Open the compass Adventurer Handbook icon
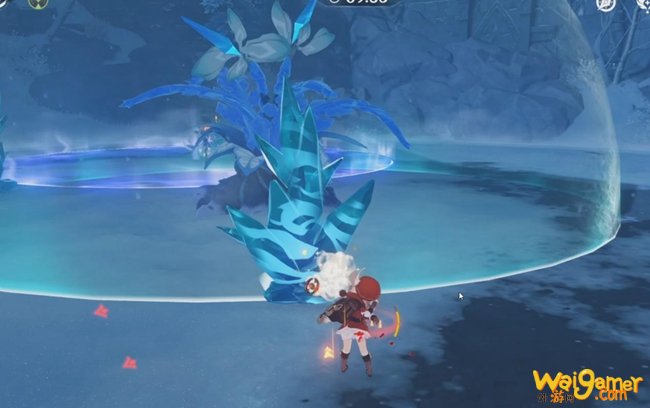The height and width of the screenshot is (408, 650). click(606, 5)
